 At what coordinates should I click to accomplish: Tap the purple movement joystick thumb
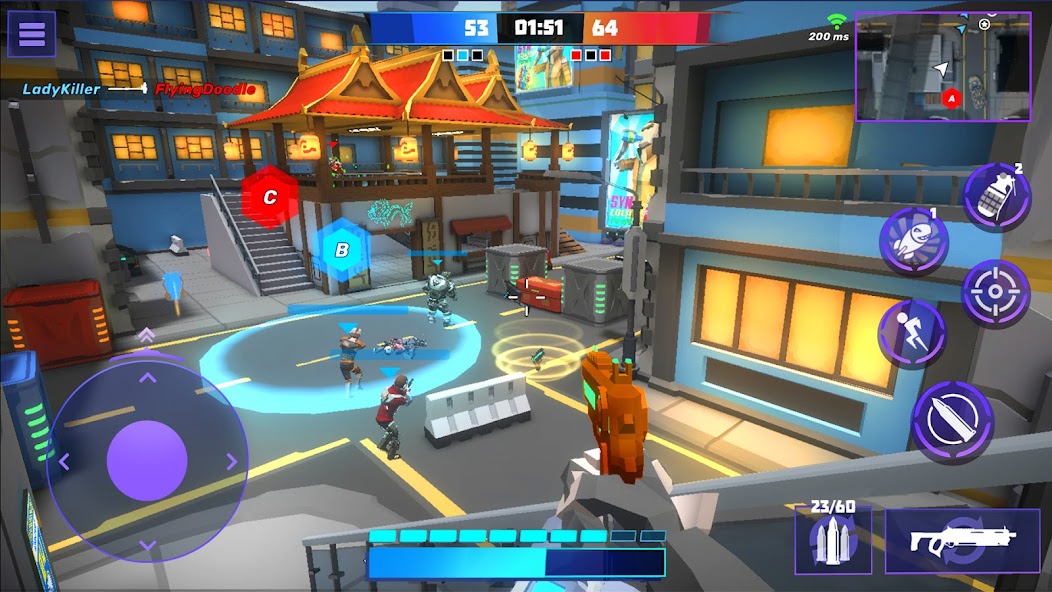pyautogui.click(x=147, y=461)
